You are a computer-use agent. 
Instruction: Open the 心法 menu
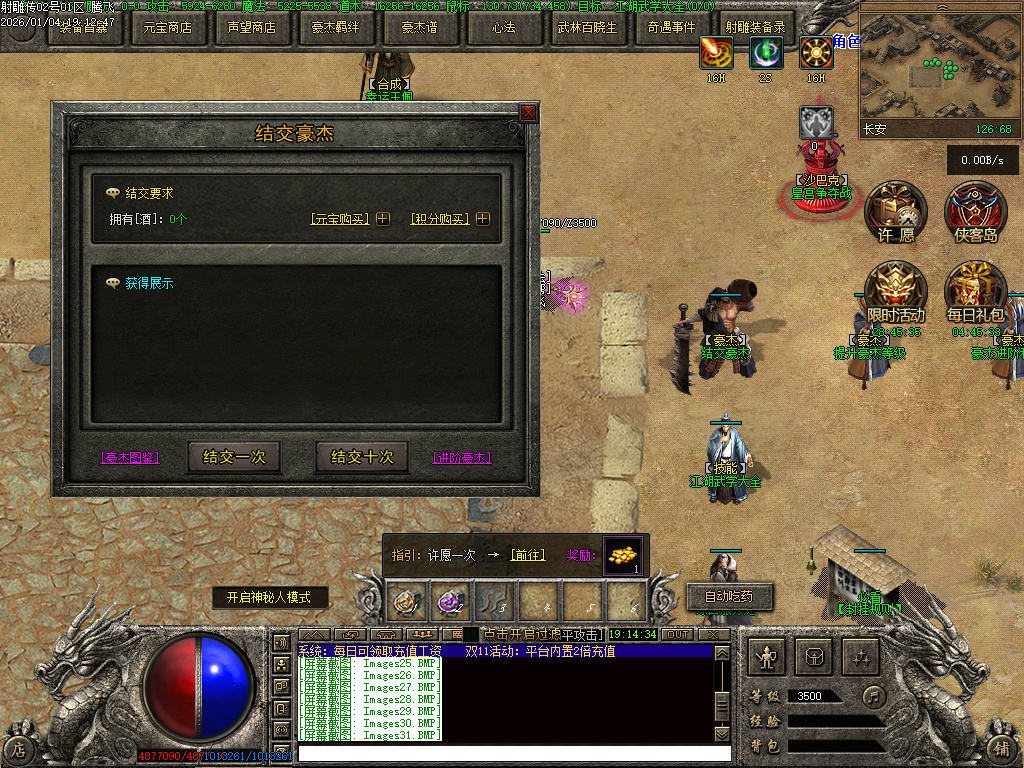pyautogui.click(x=504, y=28)
